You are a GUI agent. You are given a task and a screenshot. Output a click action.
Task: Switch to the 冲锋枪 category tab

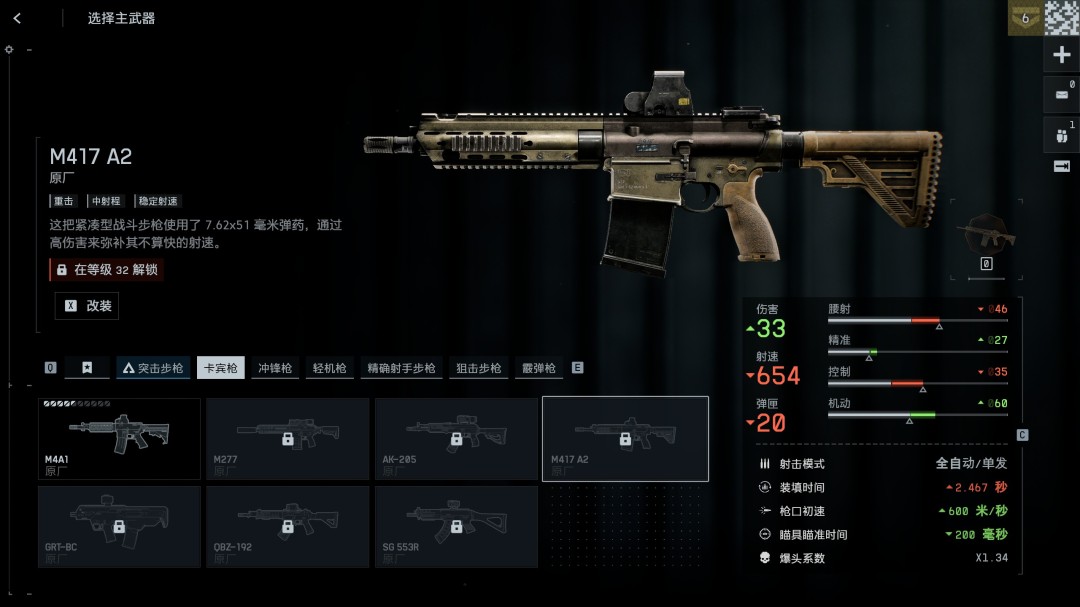click(275, 368)
